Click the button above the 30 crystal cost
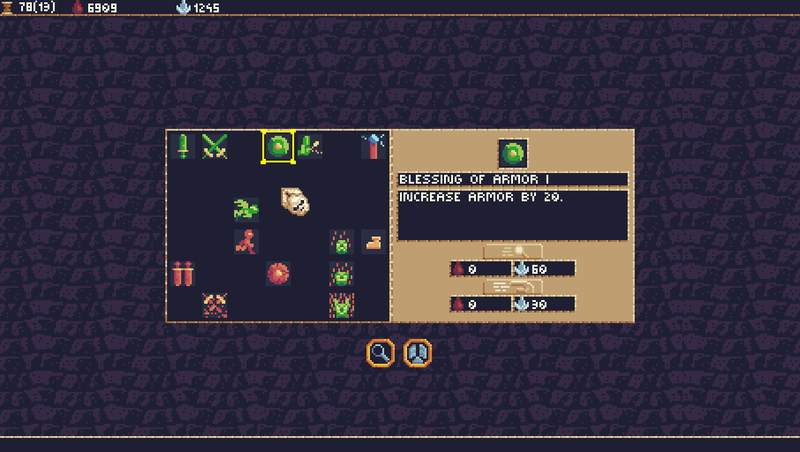The height and width of the screenshot is (452, 800). click(x=513, y=287)
